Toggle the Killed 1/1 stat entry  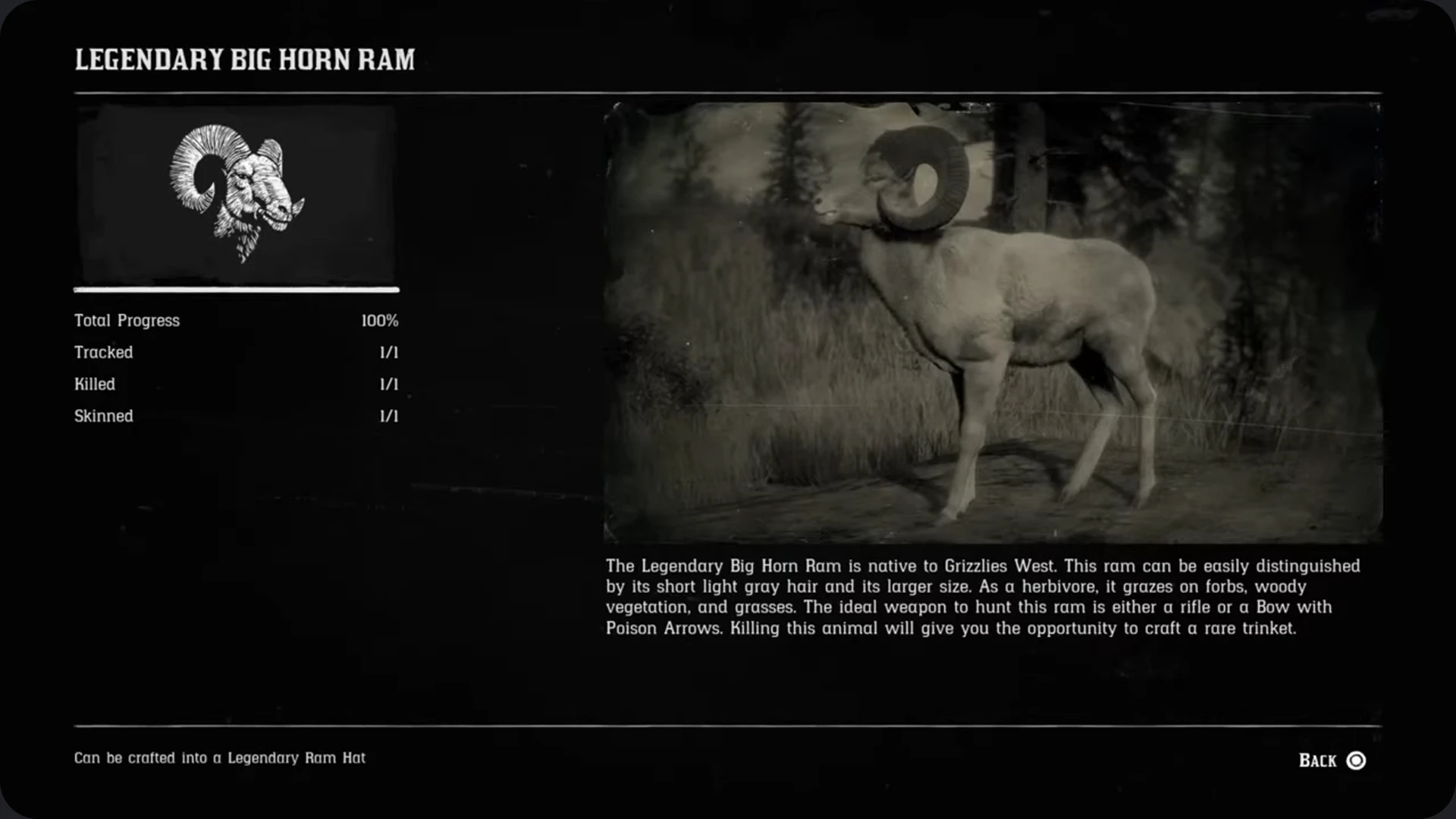click(235, 384)
